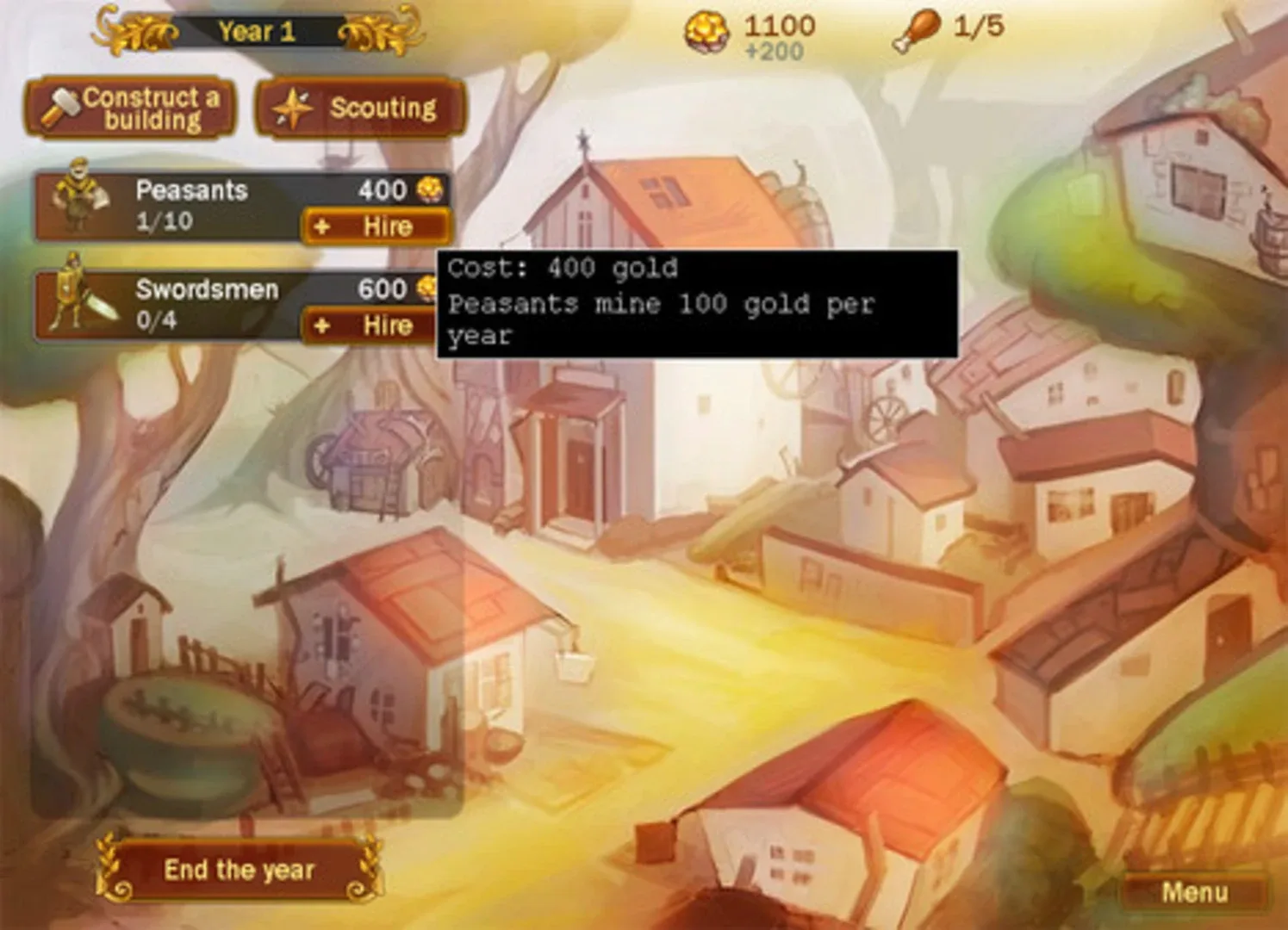
Task: Click the Year 1 banner
Action: (255, 33)
